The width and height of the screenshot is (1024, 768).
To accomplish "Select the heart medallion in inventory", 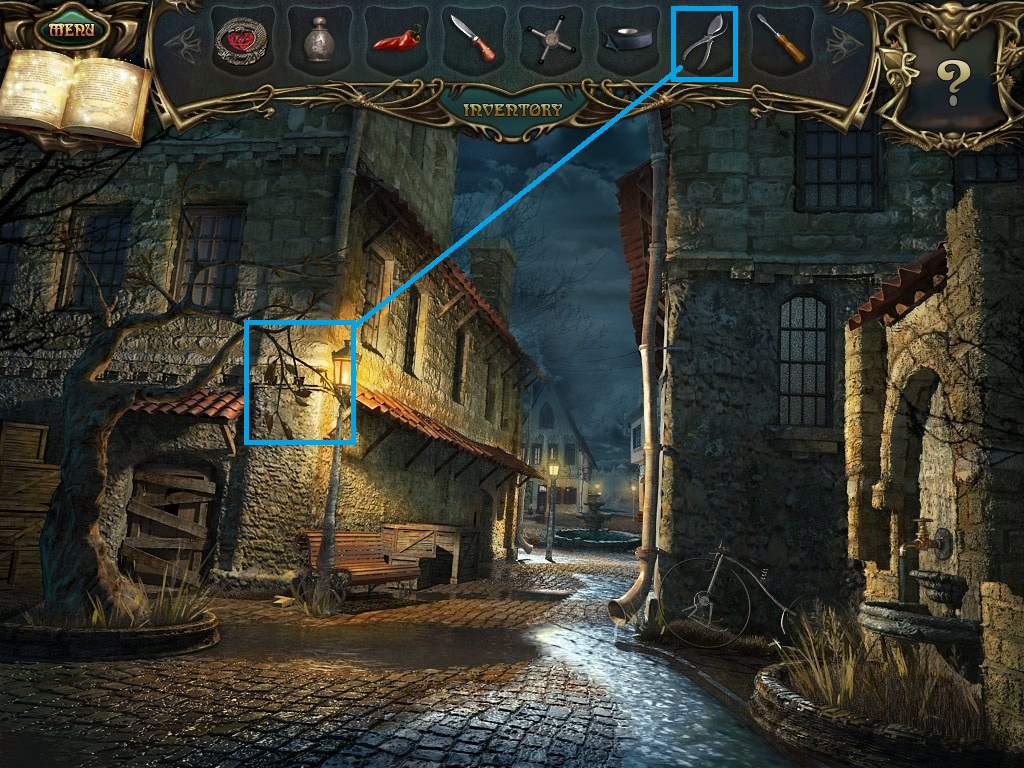I will [243, 42].
